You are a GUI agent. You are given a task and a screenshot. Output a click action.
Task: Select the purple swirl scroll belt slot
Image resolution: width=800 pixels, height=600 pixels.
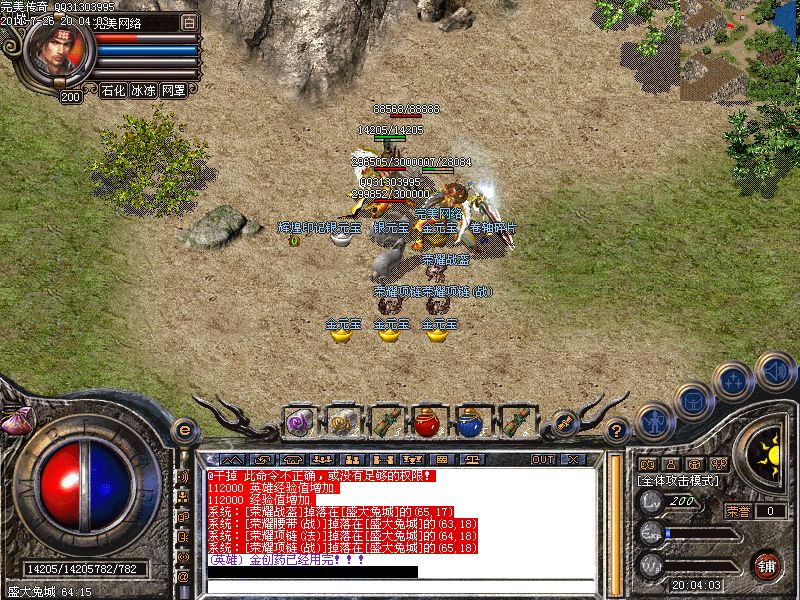[x=299, y=423]
